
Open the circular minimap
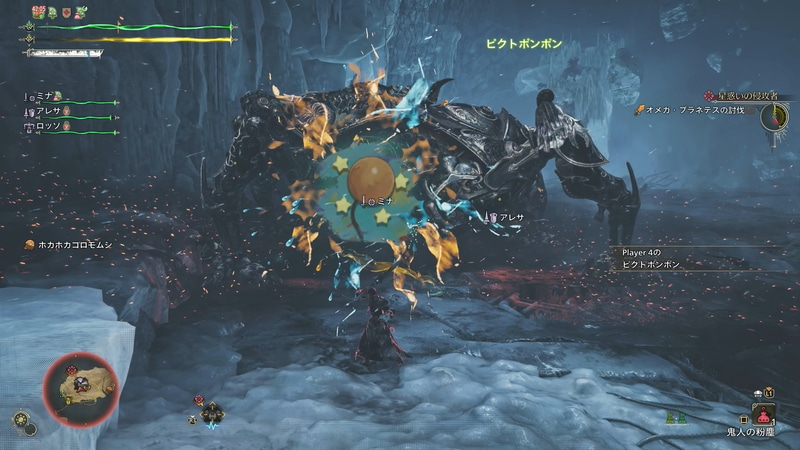[81, 386]
